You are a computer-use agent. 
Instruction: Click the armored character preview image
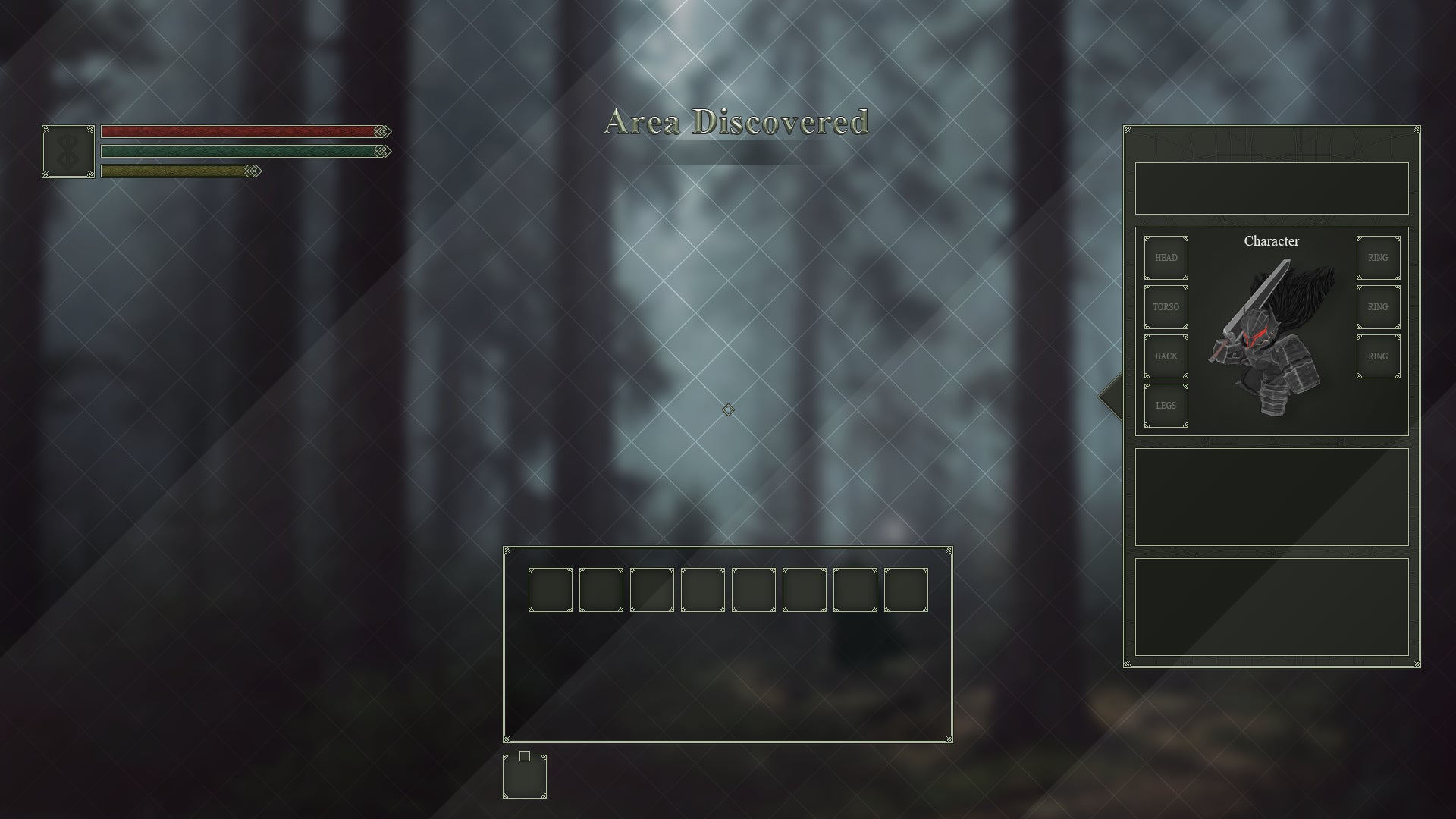click(x=1272, y=337)
